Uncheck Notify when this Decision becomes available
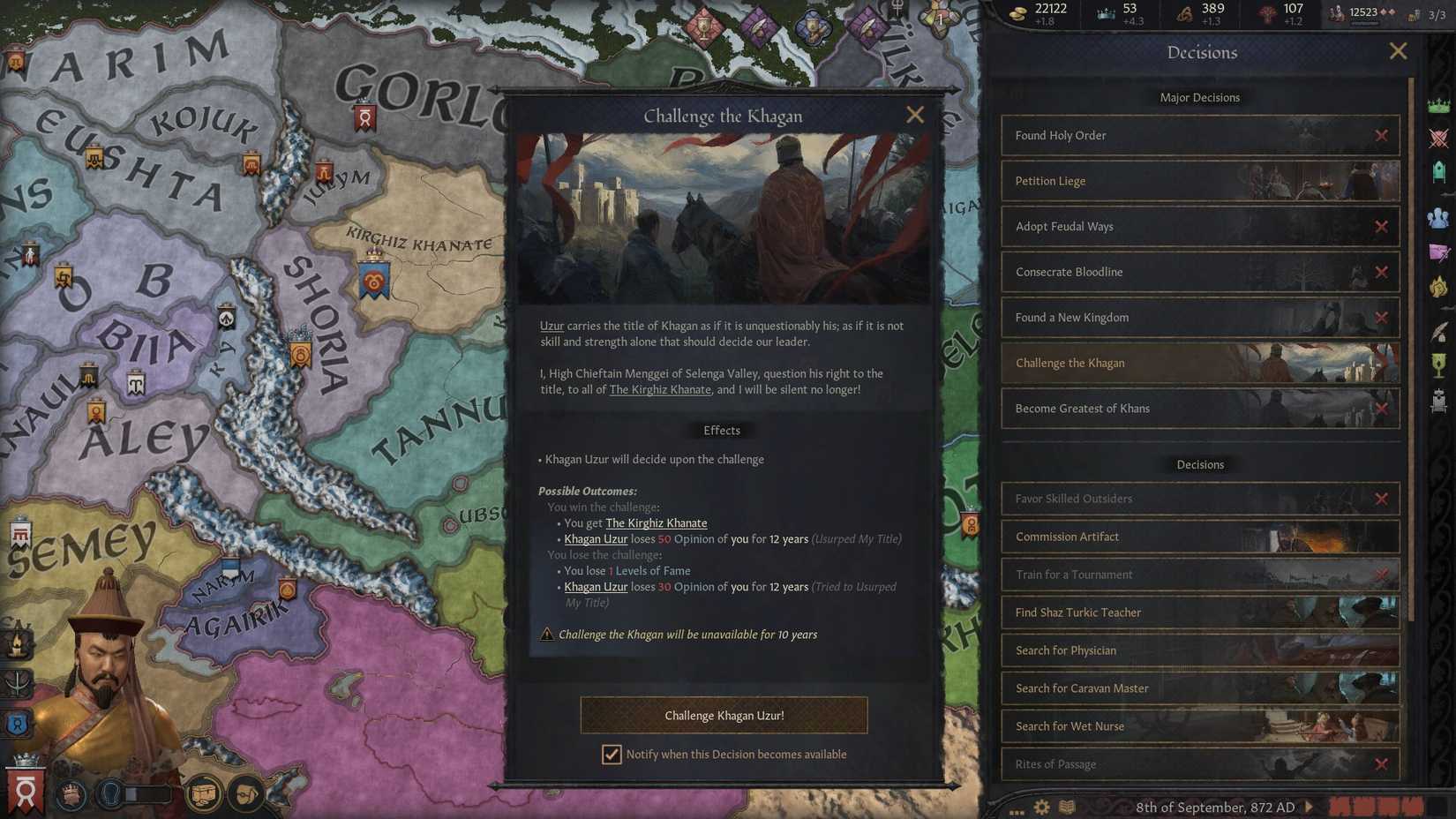This screenshot has height=819, width=1456. [612, 755]
